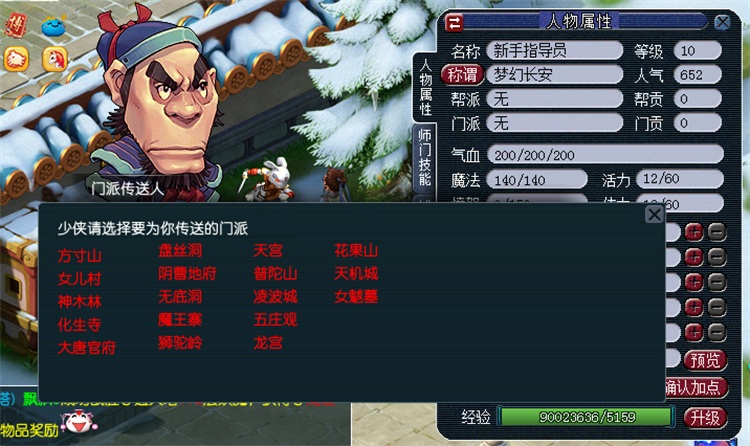Teleport to 花果山
This screenshot has width=750, height=446.
pos(355,250)
